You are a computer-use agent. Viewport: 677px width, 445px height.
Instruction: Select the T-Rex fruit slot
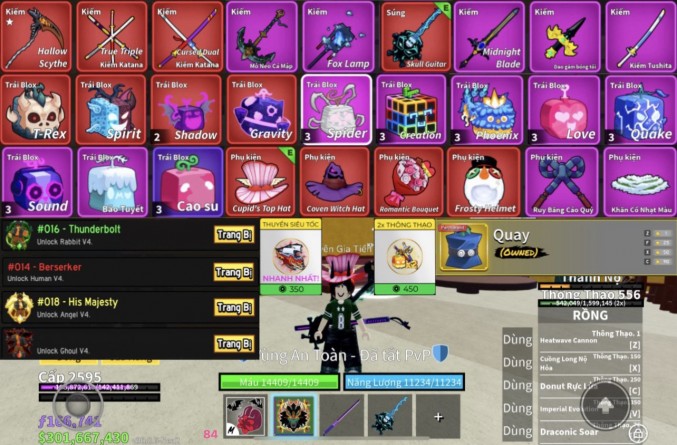pyautogui.click(x=36, y=109)
